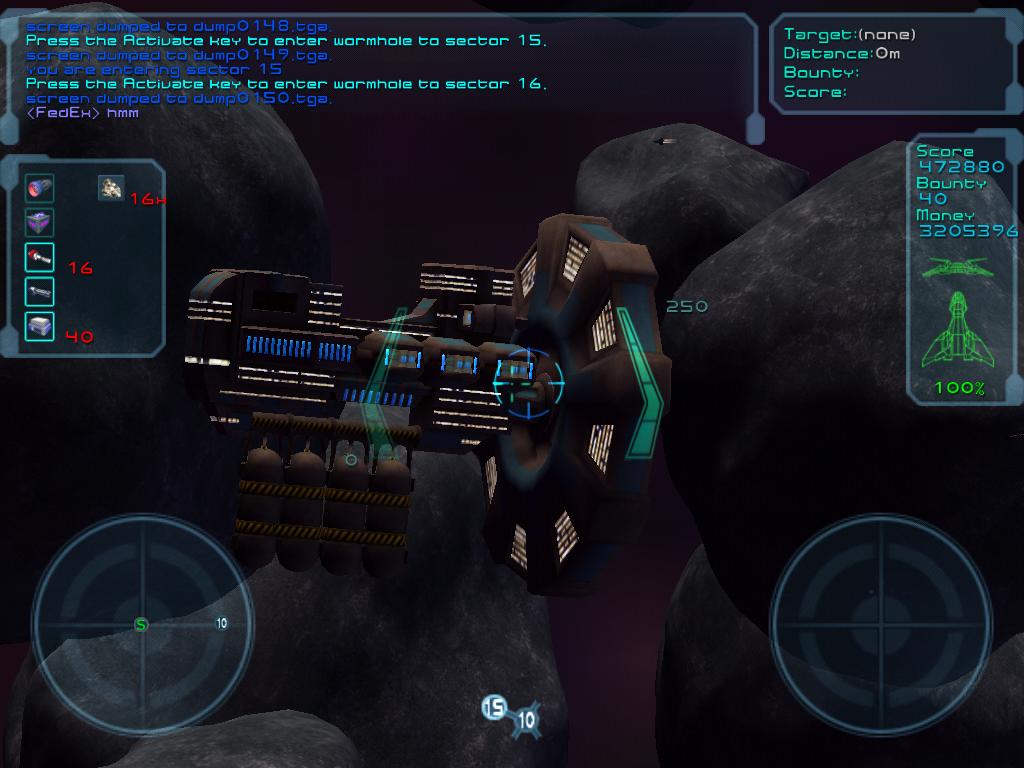1024x768 pixels.
Task: Click the left radar scope
Action: tap(142, 624)
